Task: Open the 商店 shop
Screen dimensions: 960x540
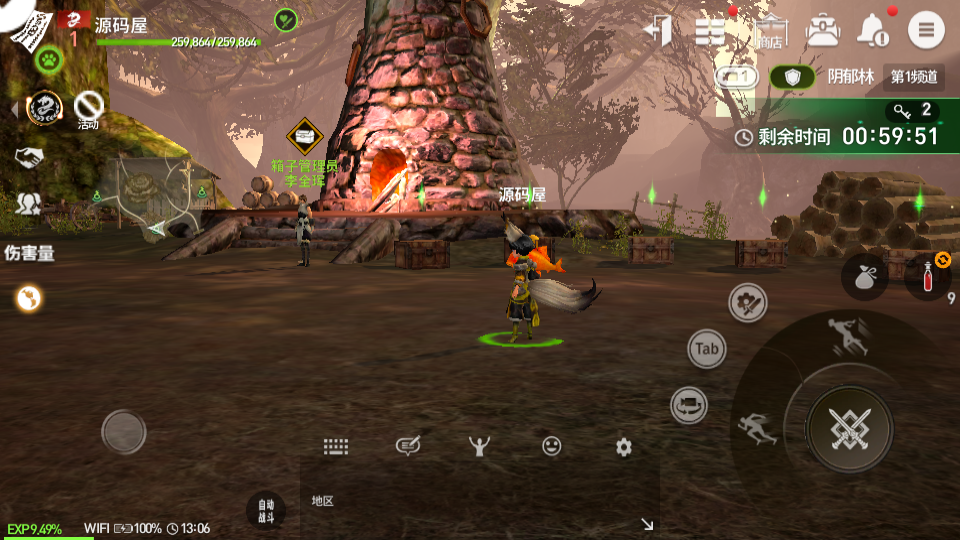Action: point(770,30)
